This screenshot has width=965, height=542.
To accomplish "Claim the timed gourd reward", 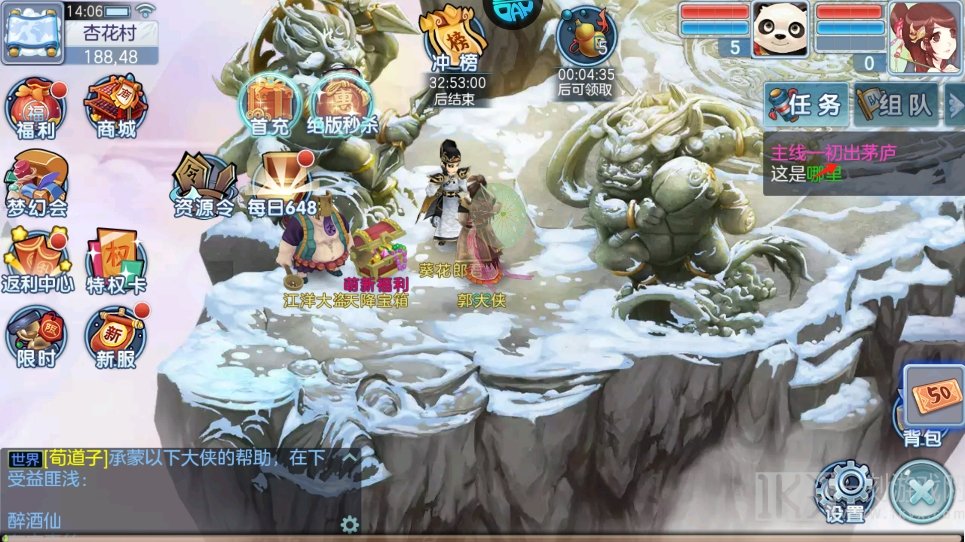I will (587, 40).
